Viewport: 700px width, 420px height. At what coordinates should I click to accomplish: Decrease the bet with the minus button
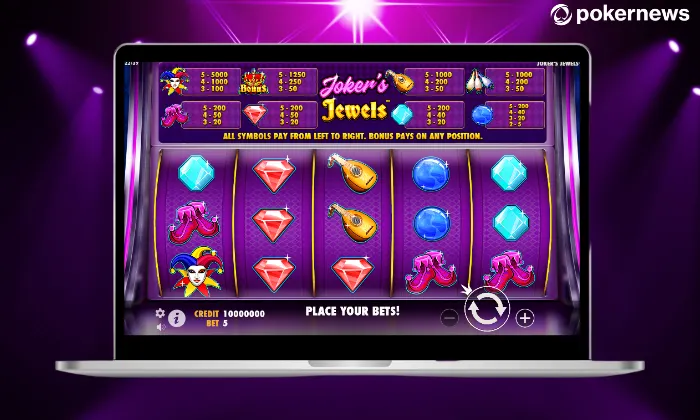(x=449, y=318)
